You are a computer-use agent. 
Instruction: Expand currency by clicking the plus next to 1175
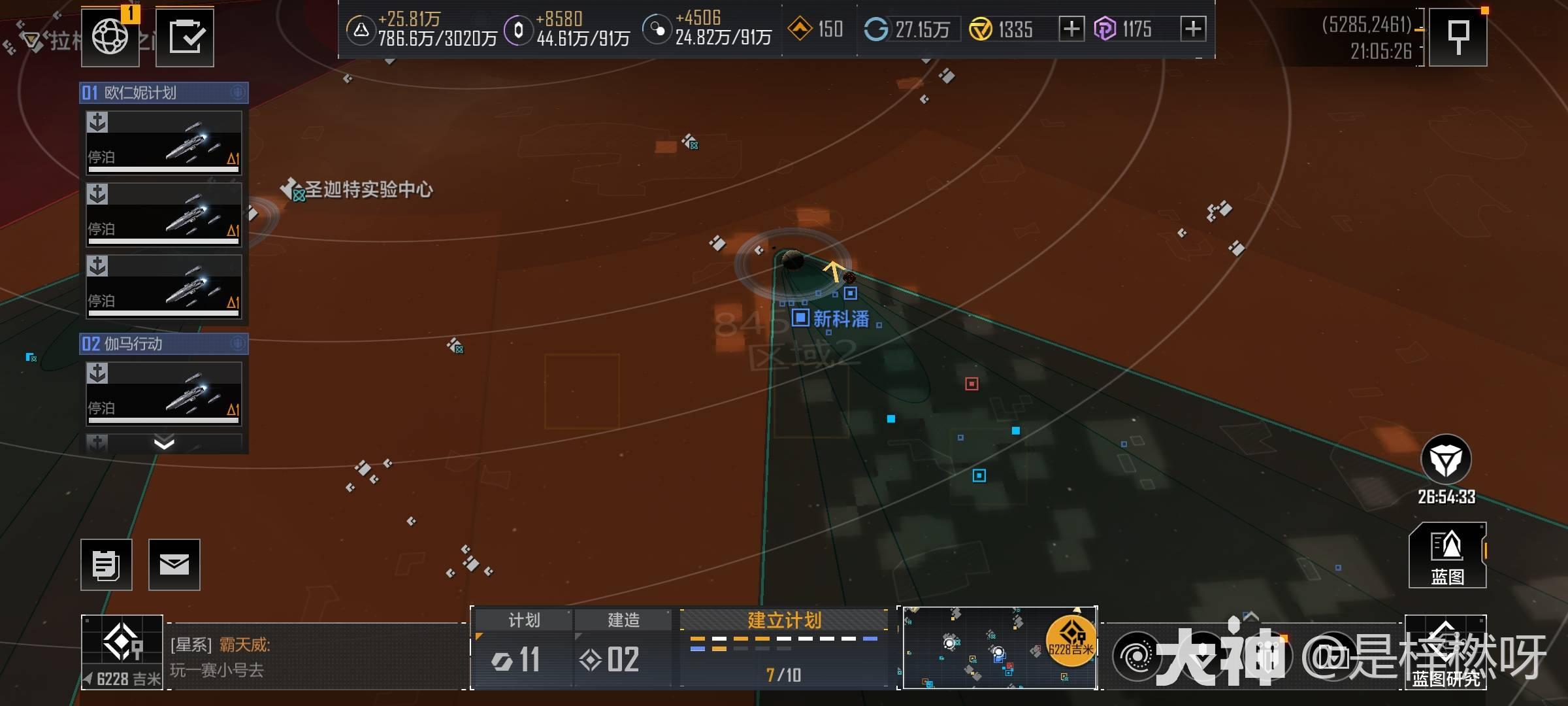coord(1194,29)
